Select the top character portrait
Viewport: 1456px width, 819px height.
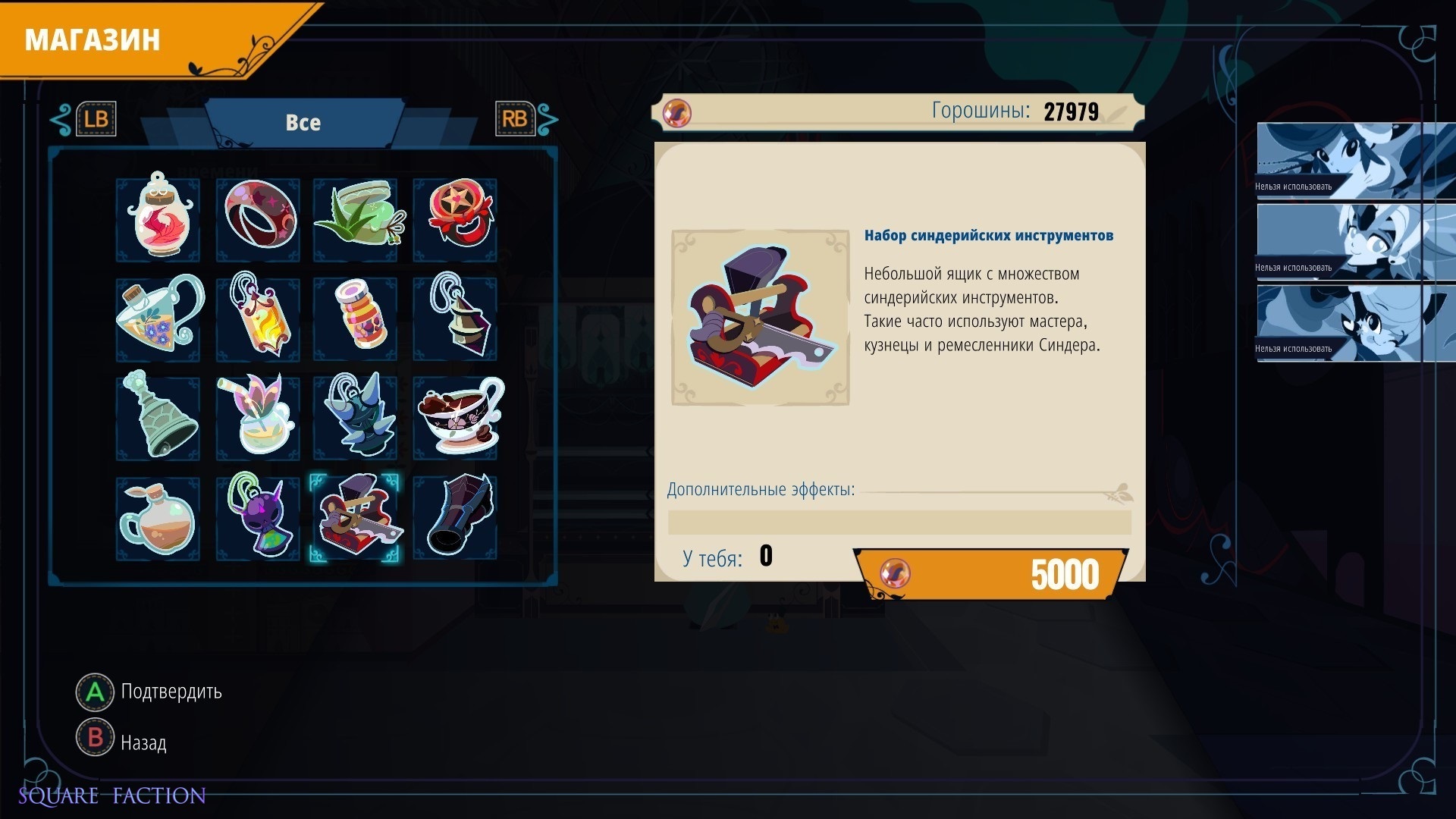pyautogui.click(x=1355, y=160)
